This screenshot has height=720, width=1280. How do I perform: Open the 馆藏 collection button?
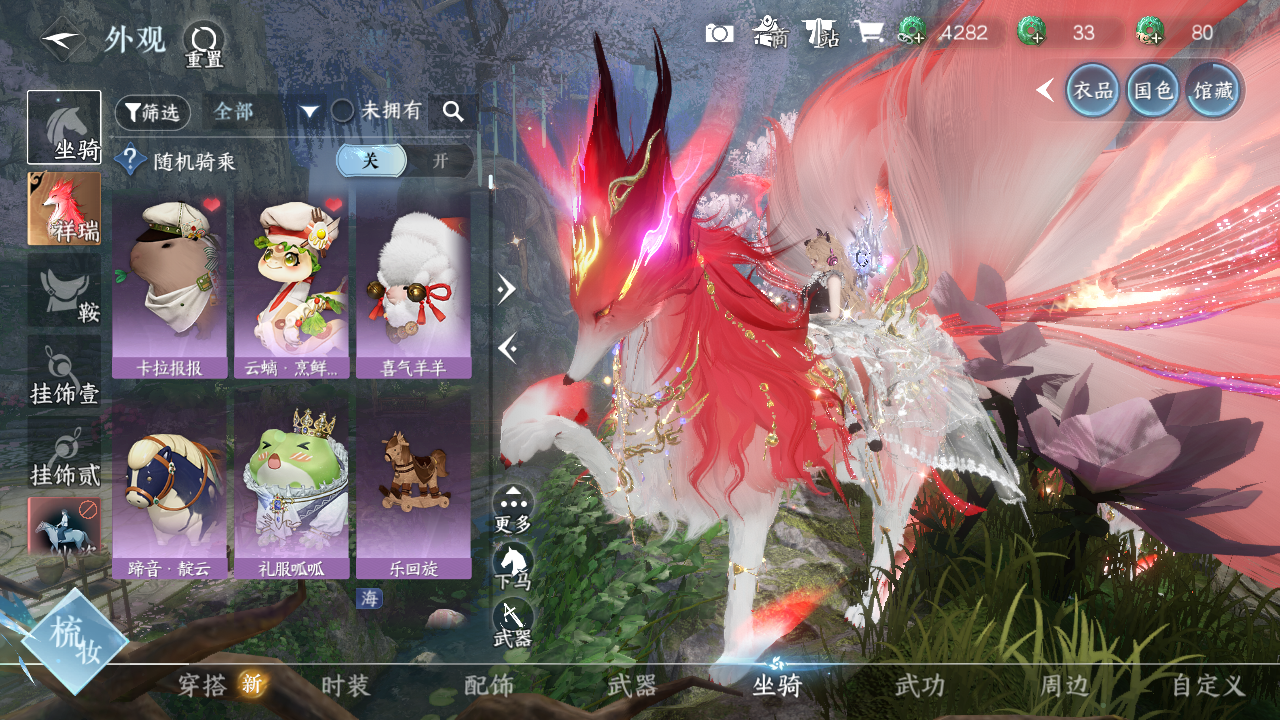1214,91
